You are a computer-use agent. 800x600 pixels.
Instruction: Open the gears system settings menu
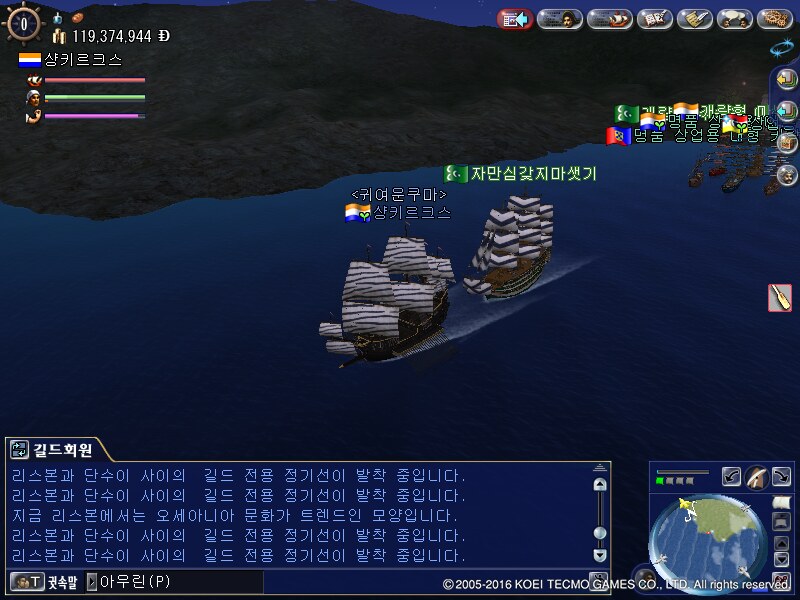775,18
